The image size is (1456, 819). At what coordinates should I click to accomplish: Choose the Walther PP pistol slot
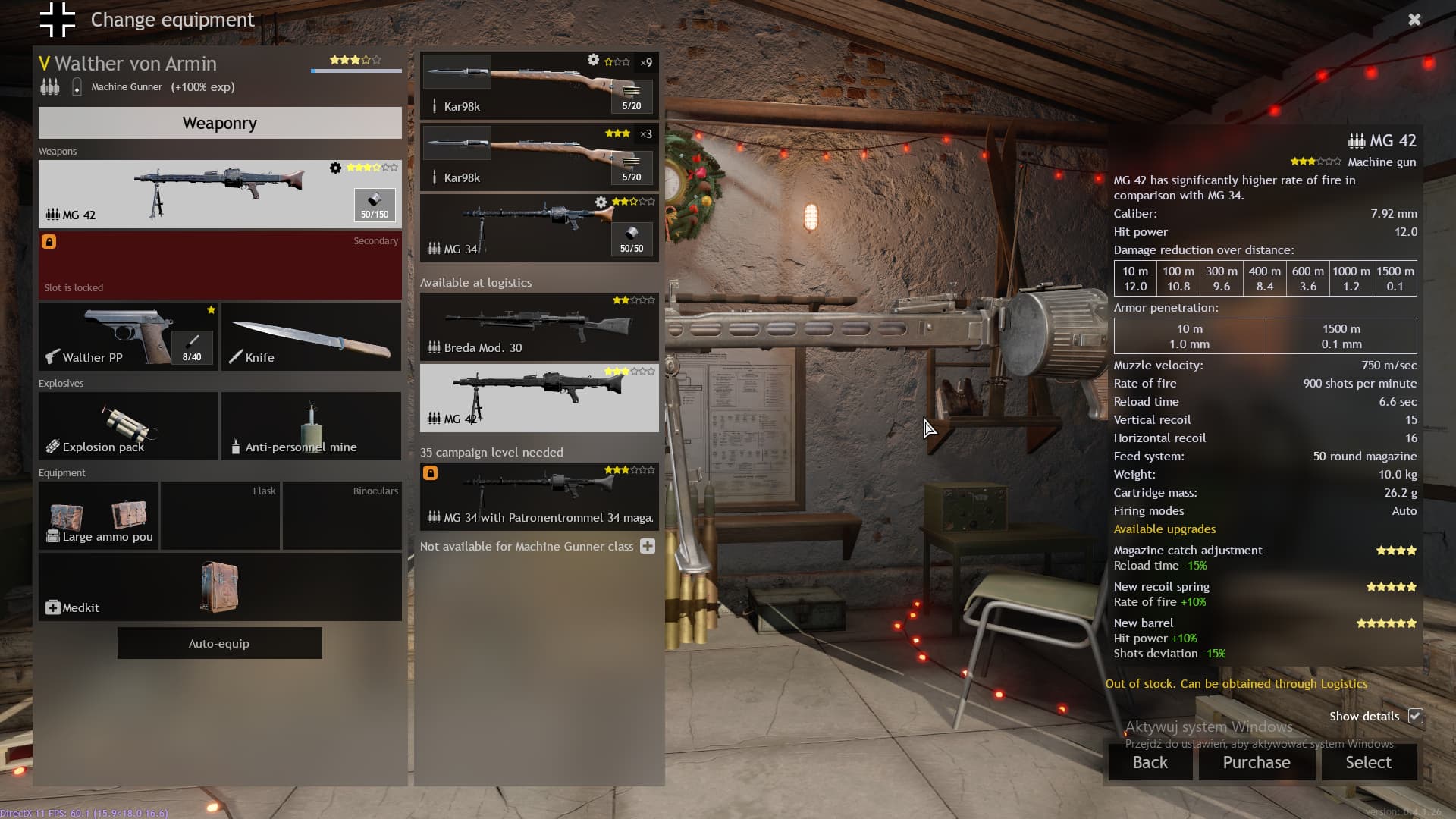coord(128,337)
